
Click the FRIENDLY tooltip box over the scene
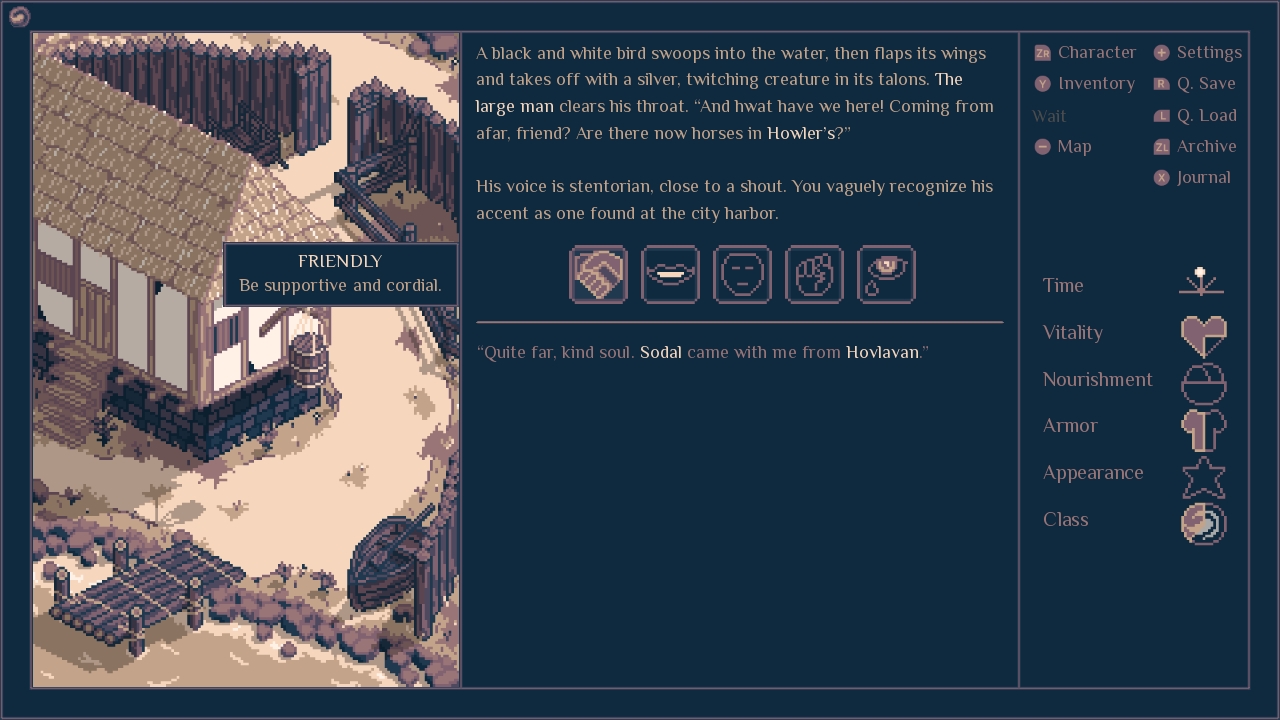coord(340,273)
